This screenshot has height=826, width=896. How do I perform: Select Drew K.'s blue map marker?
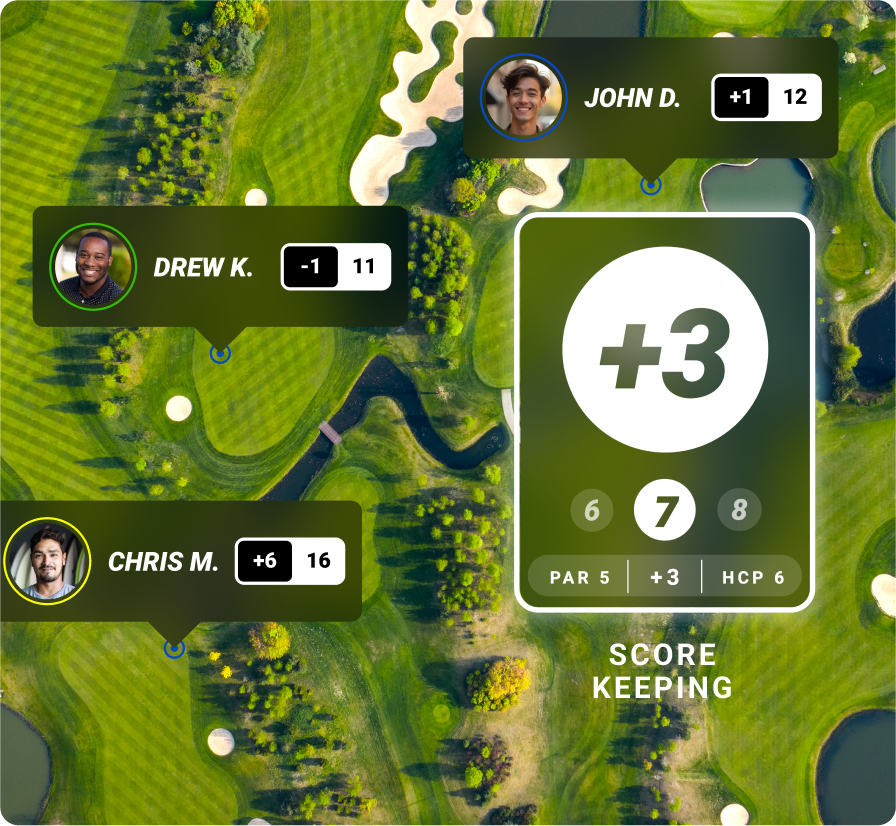tap(220, 353)
